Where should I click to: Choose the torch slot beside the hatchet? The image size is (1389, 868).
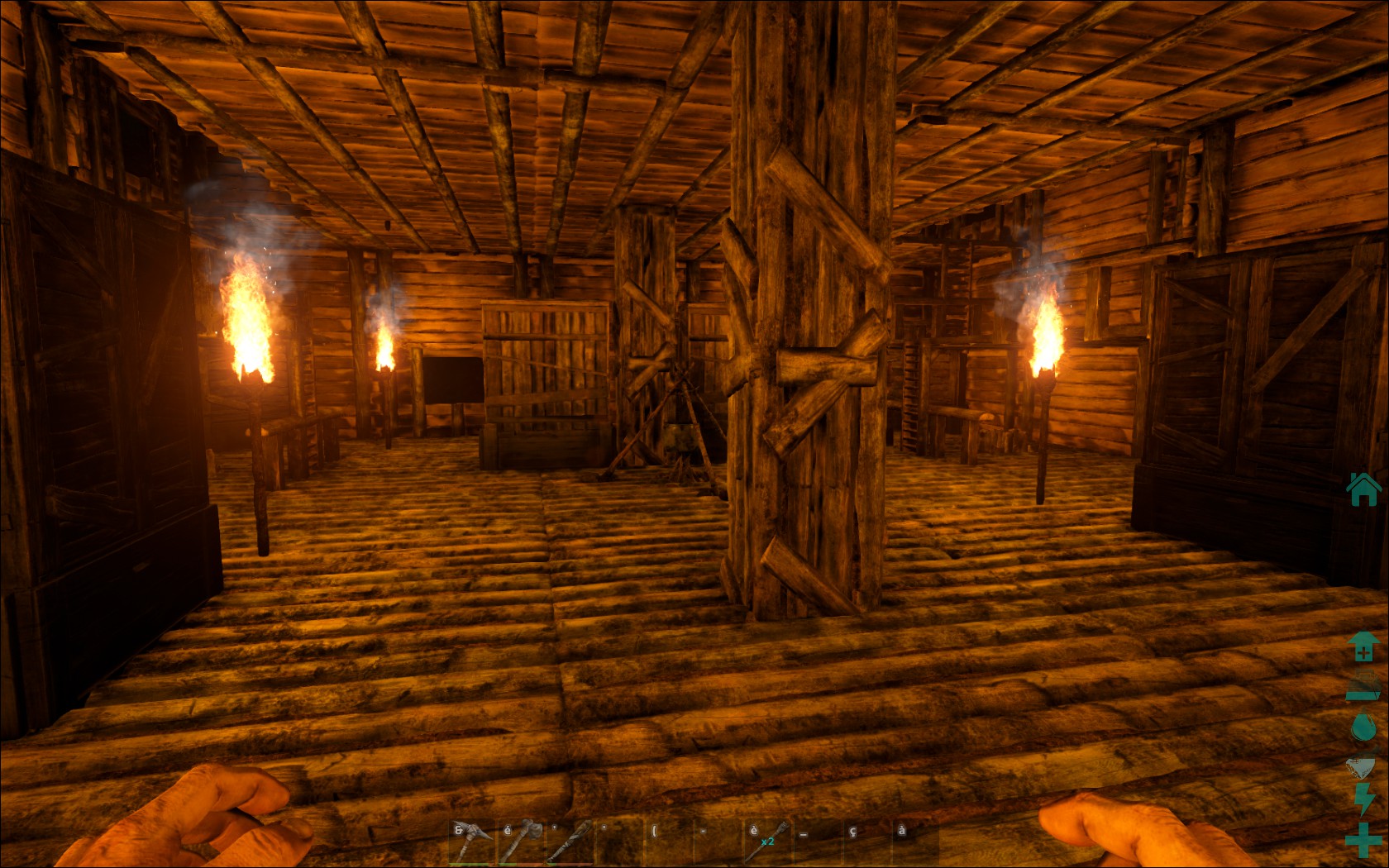(x=570, y=842)
